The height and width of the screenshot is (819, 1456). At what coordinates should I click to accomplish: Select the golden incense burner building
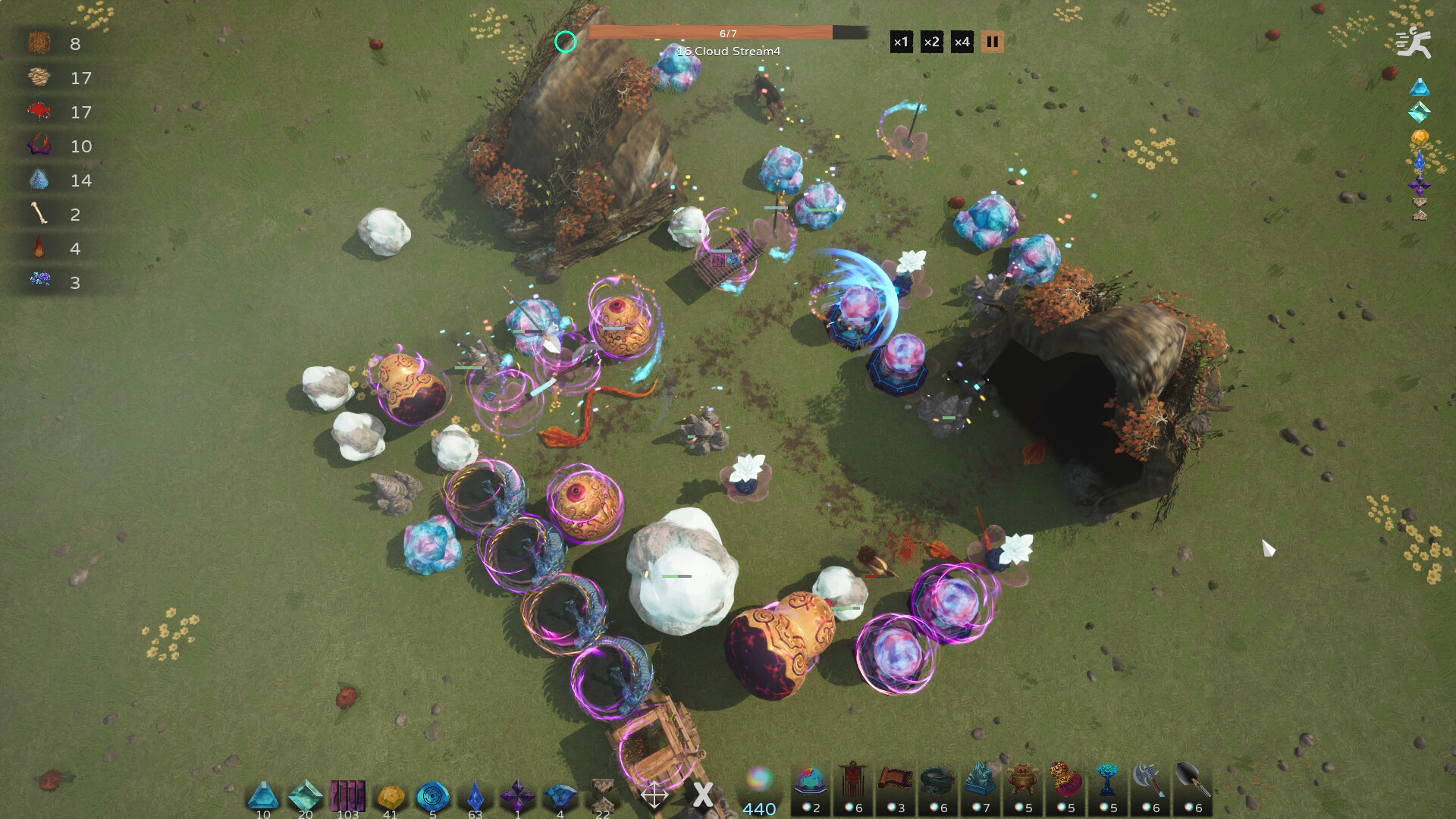1024,790
